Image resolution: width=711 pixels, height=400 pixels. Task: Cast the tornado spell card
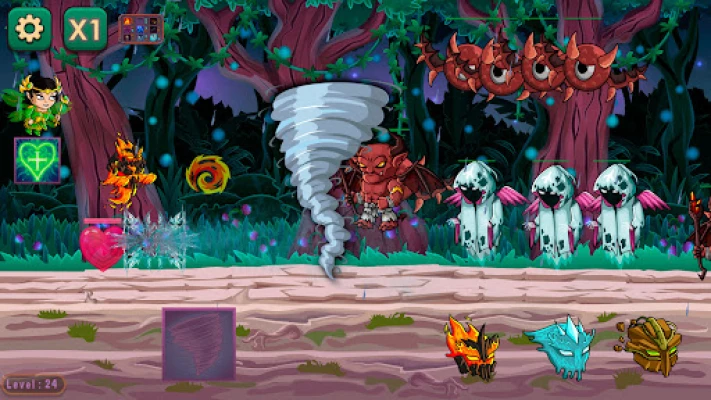coord(199,343)
